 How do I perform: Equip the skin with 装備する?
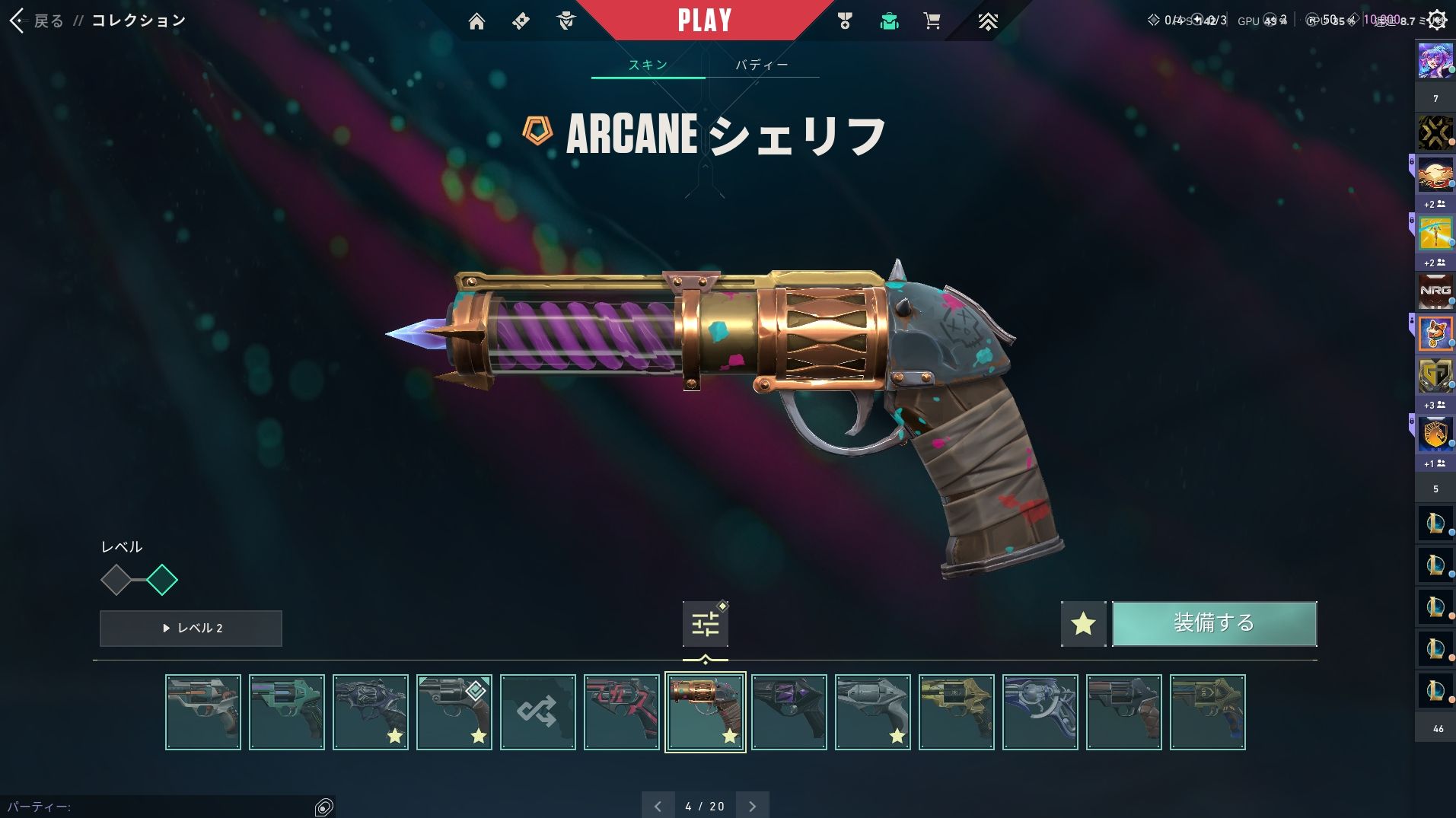[x=1214, y=623]
